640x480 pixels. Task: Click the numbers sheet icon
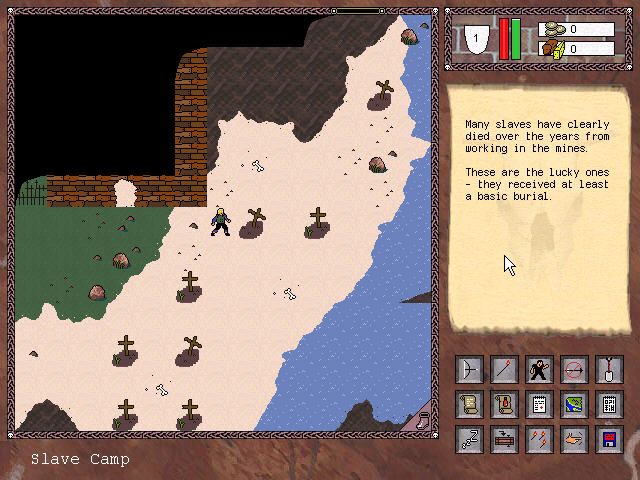[x=609, y=405]
